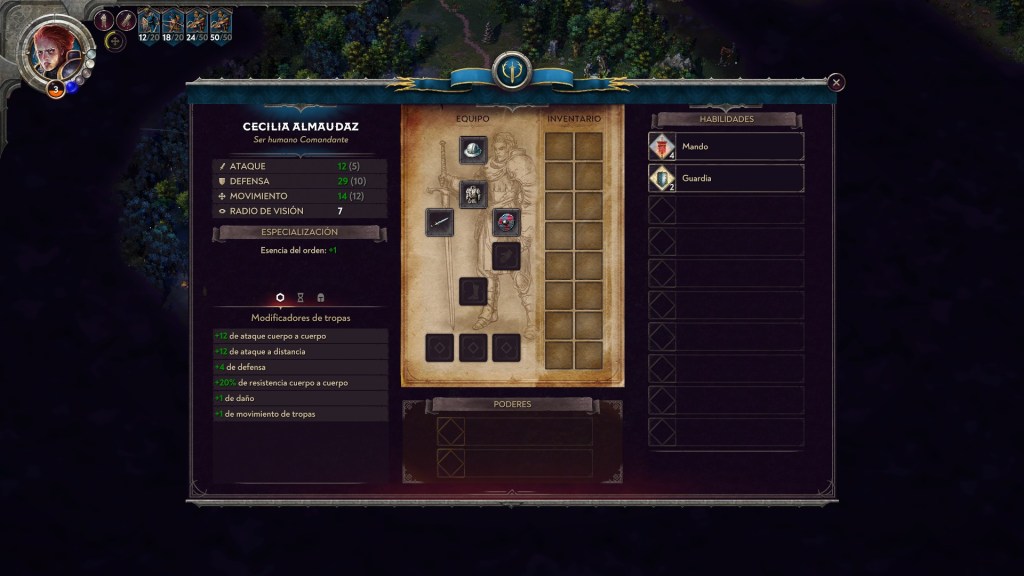Choose the equipped round shield slot
The image size is (1024, 576).
pyautogui.click(x=506, y=222)
